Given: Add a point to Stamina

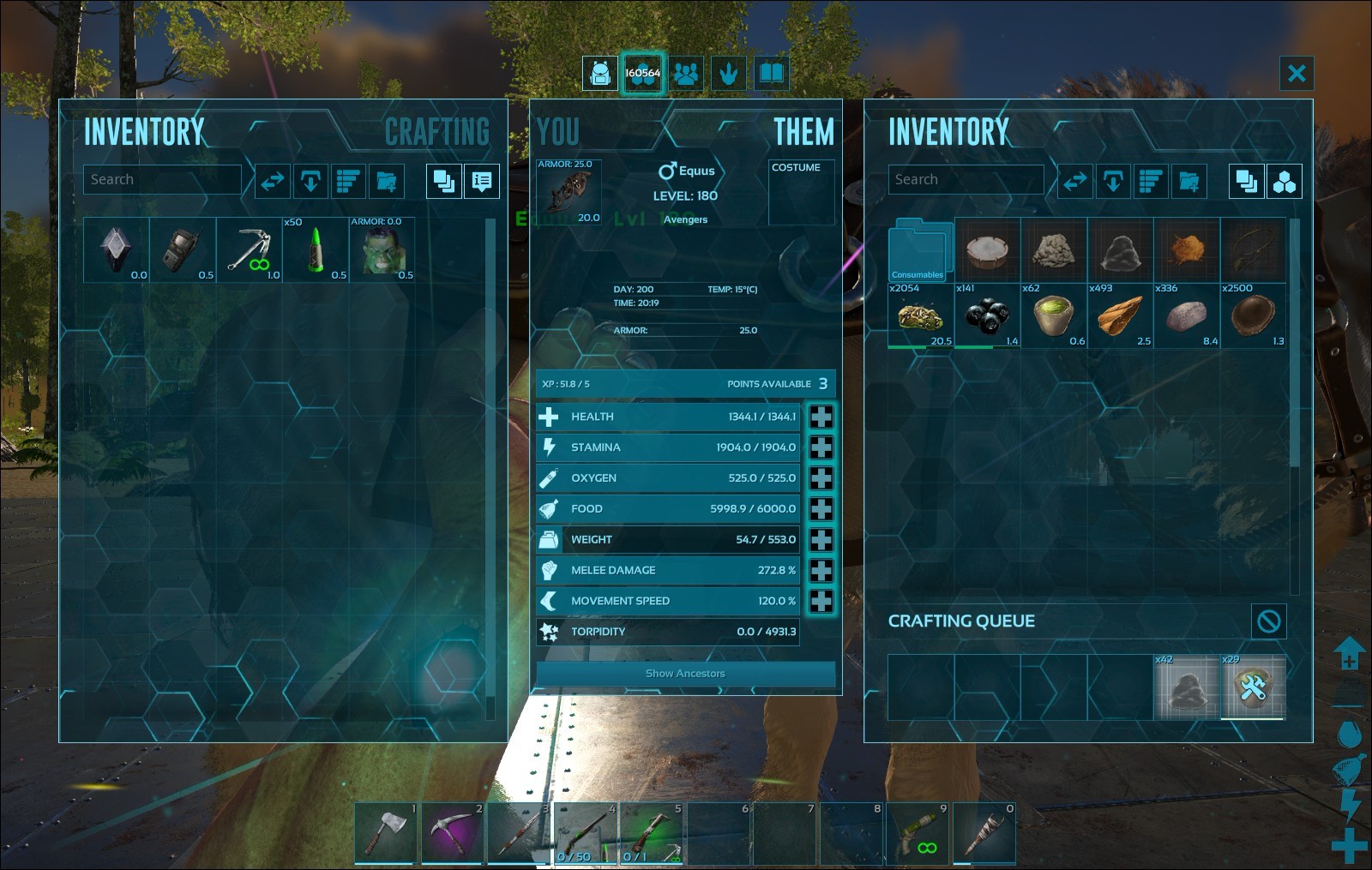Looking at the screenshot, I should tap(821, 447).
